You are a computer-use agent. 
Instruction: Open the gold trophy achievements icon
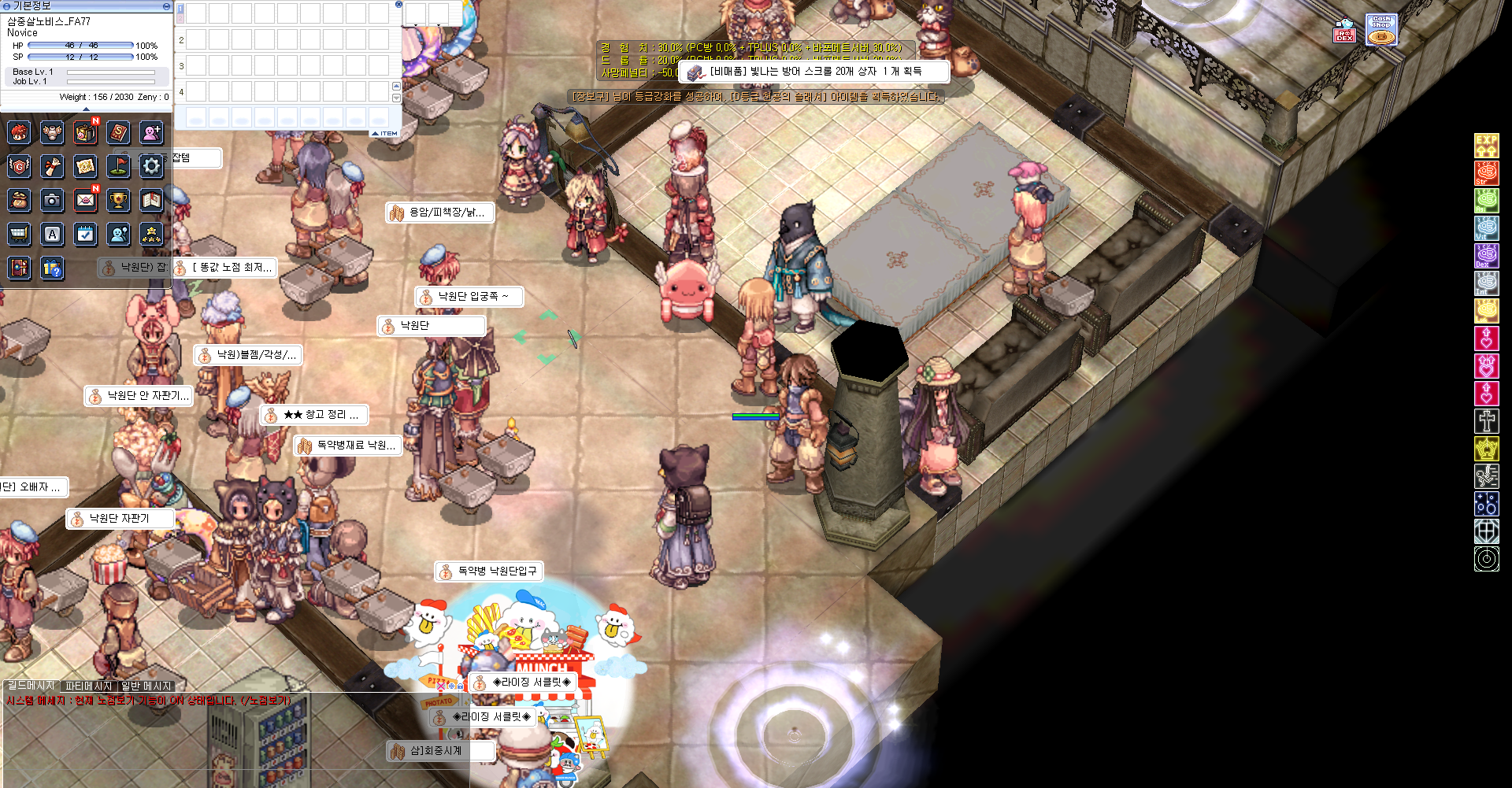pyautogui.click(x=118, y=201)
